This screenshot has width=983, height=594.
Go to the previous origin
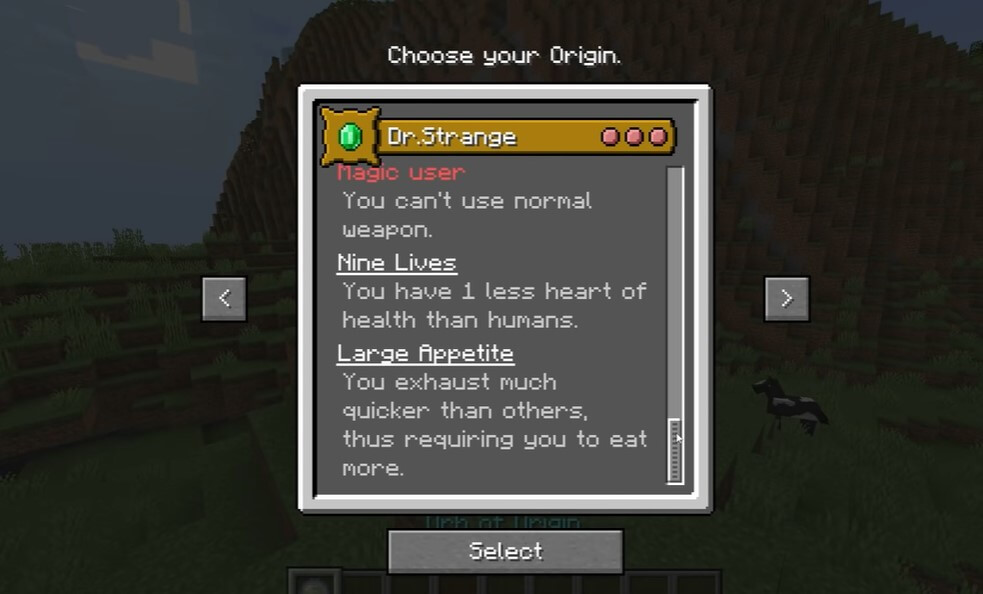pos(224,298)
